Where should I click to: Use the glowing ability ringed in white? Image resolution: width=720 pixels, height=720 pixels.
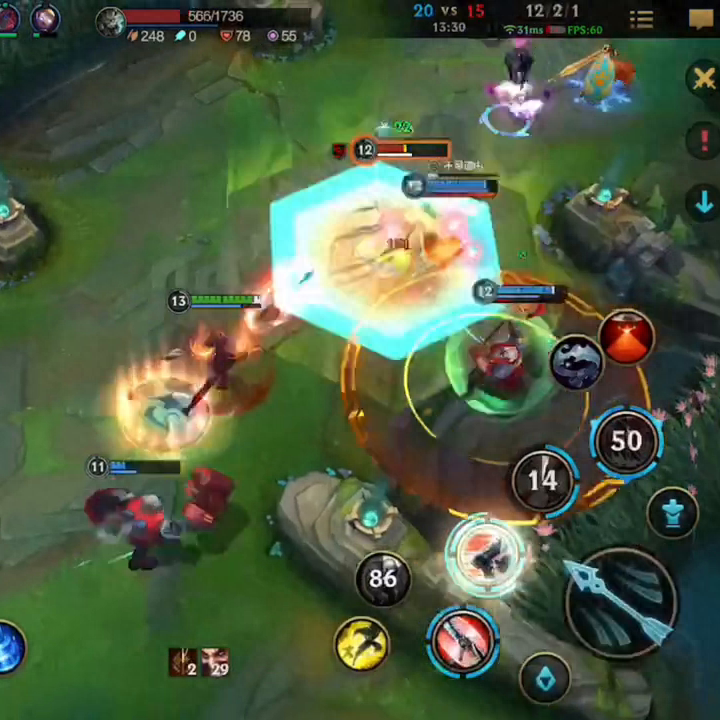[485, 555]
